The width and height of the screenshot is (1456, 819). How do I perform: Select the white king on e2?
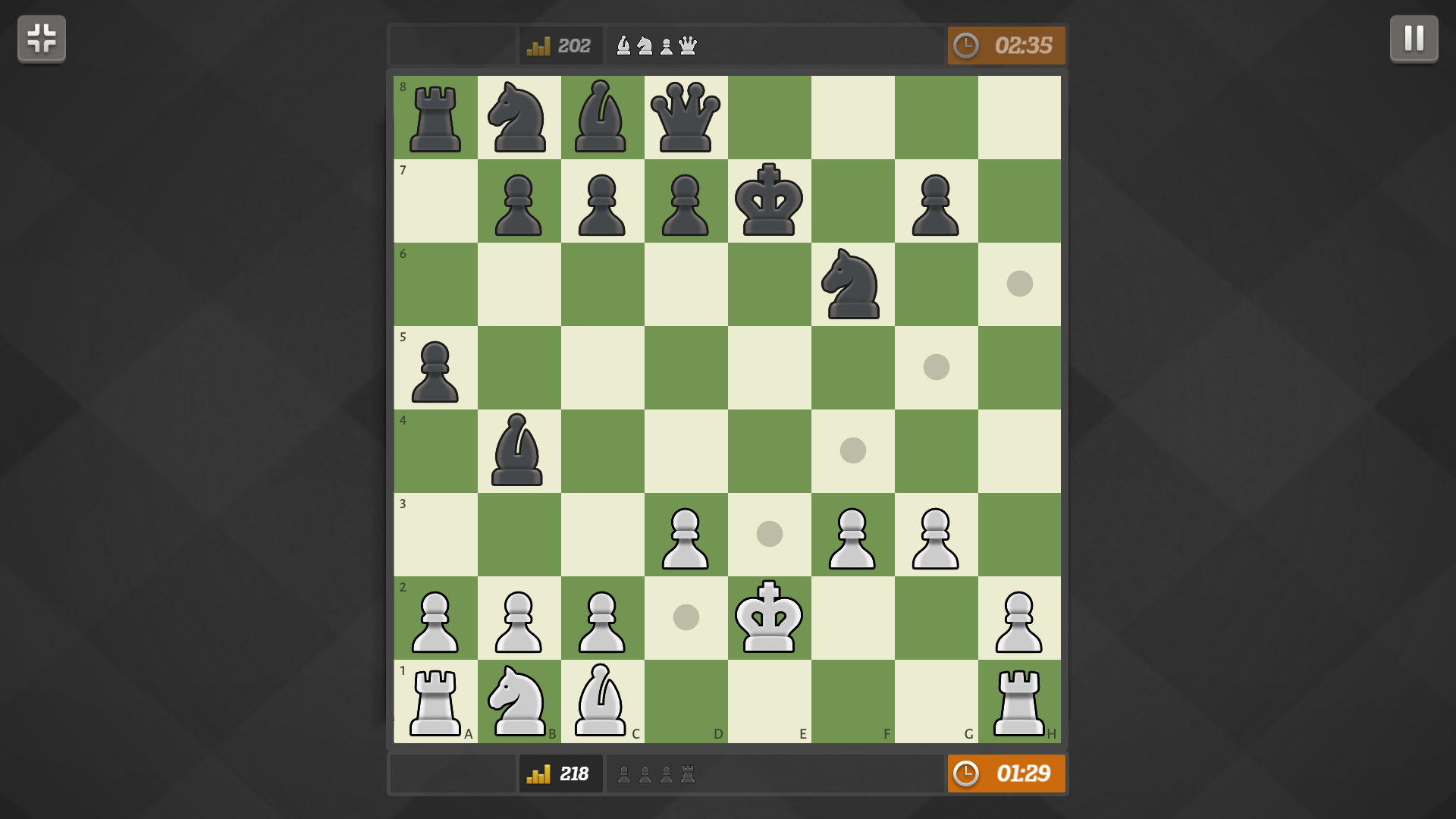tap(770, 618)
